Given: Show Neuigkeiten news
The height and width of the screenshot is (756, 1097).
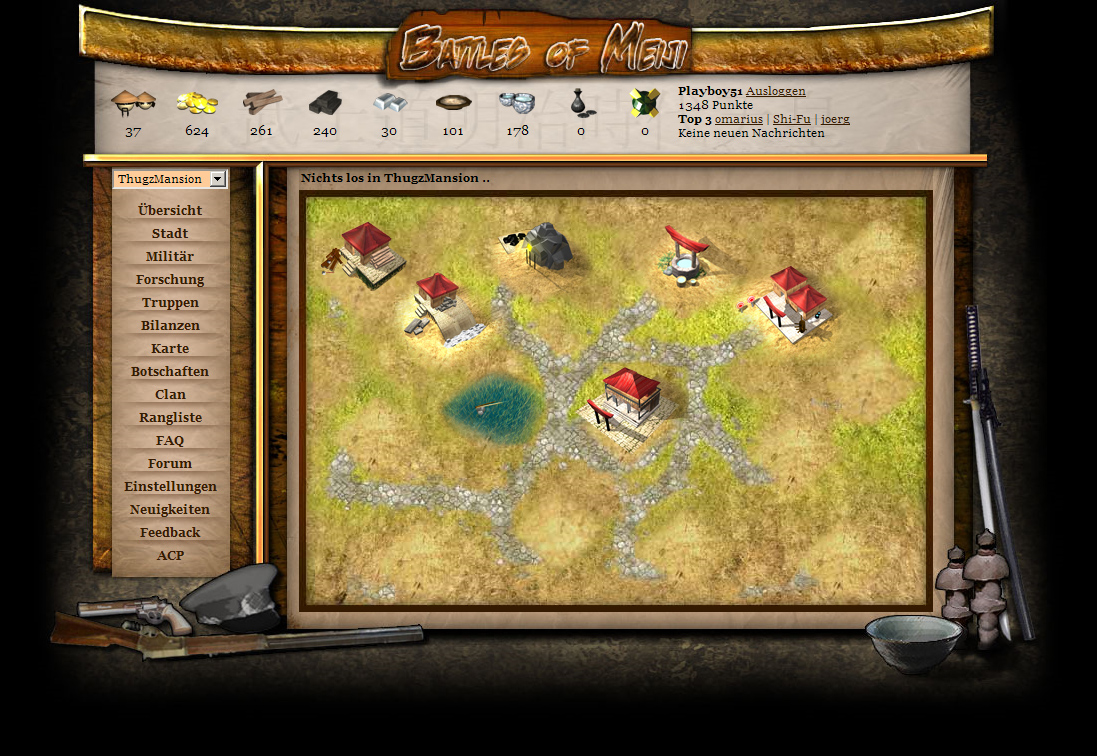Looking at the screenshot, I should [x=170, y=510].
